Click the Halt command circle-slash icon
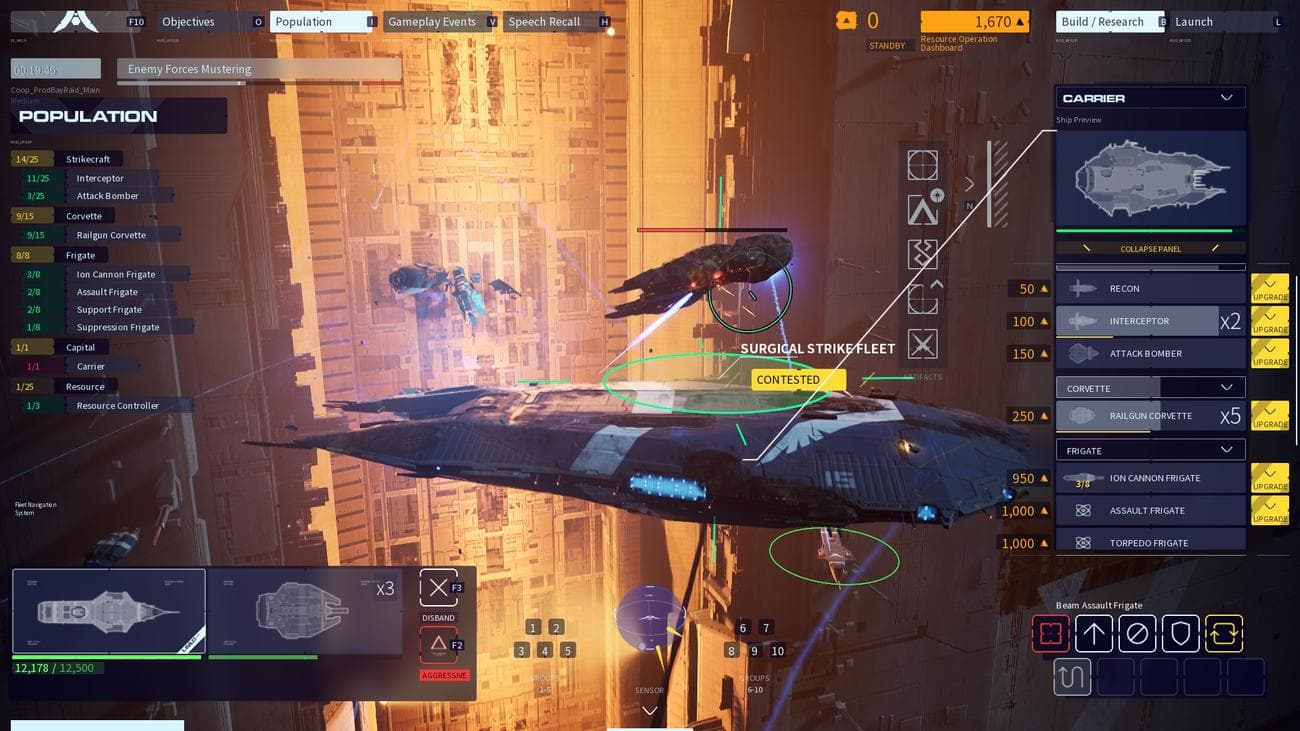1300x731 pixels. [1138, 633]
